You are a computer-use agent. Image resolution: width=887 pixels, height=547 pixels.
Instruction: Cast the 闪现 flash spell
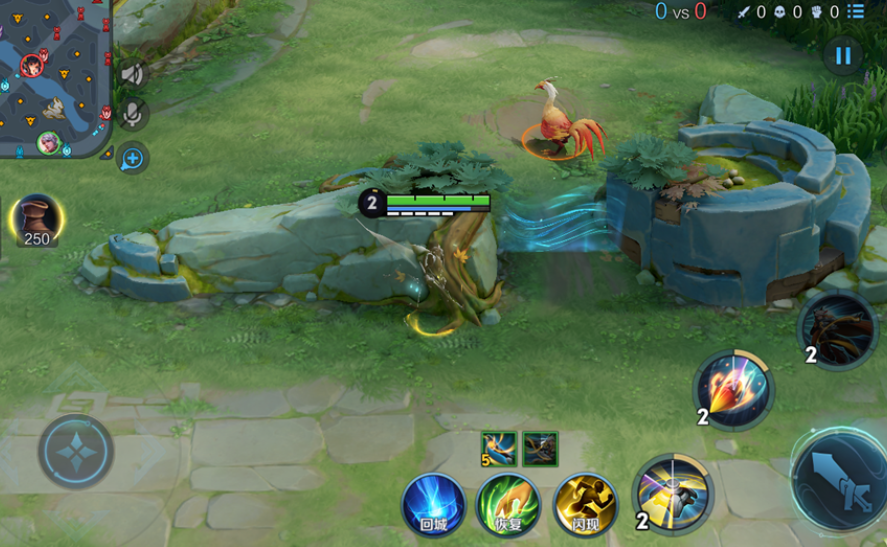click(585, 504)
